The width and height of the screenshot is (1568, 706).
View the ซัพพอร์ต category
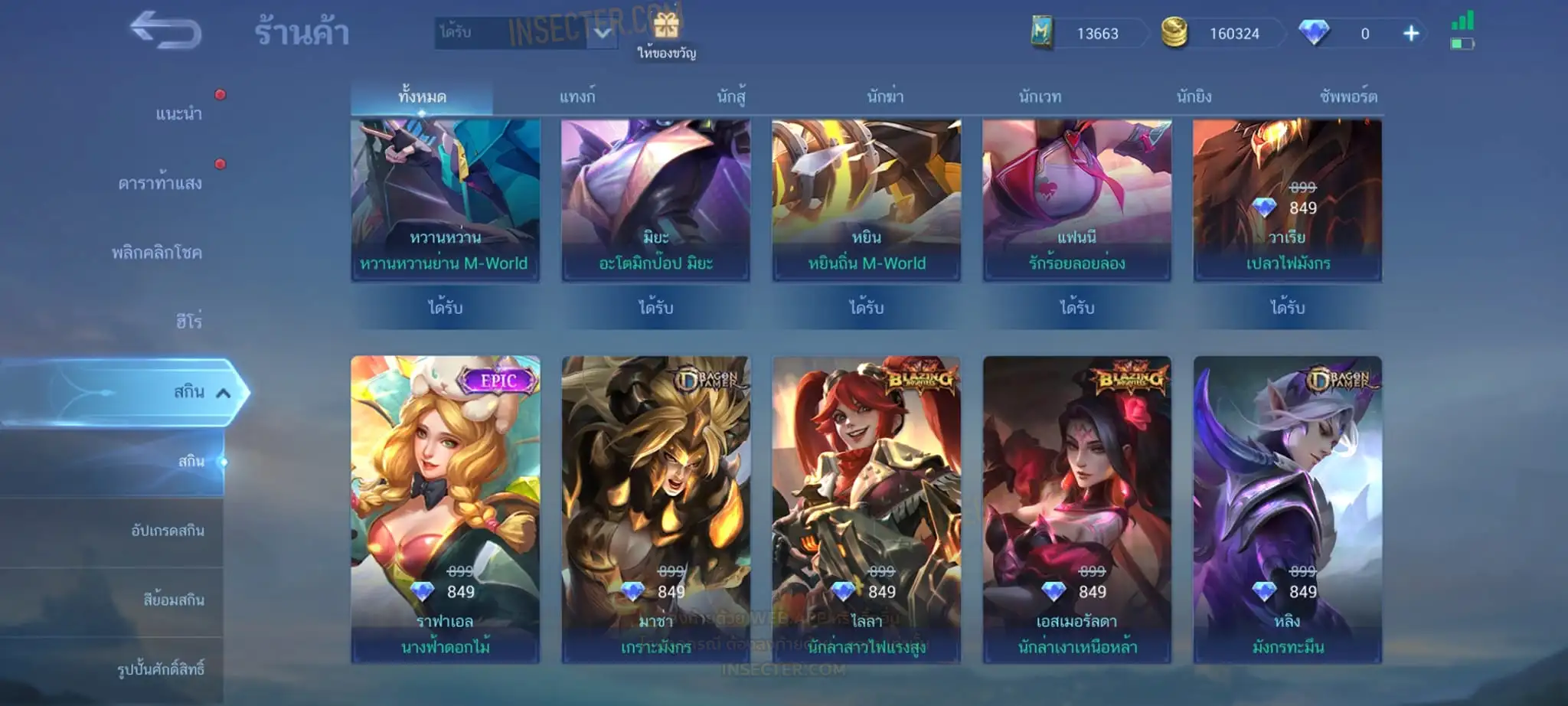(x=1348, y=97)
